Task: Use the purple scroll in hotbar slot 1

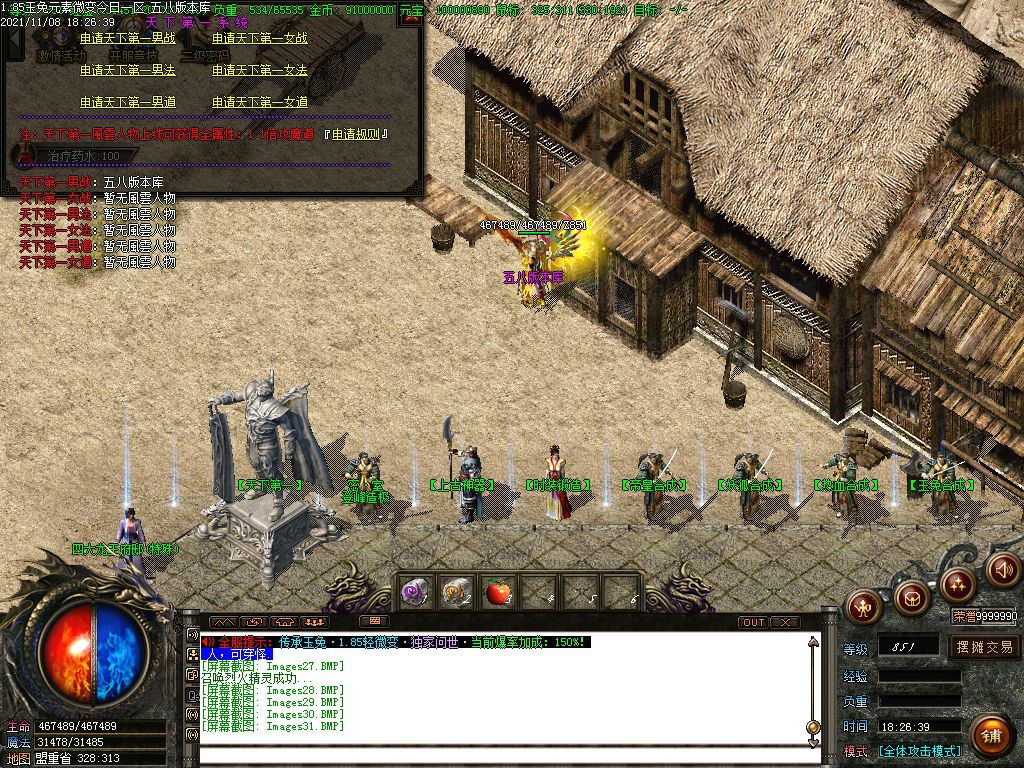Action: click(x=415, y=593)
